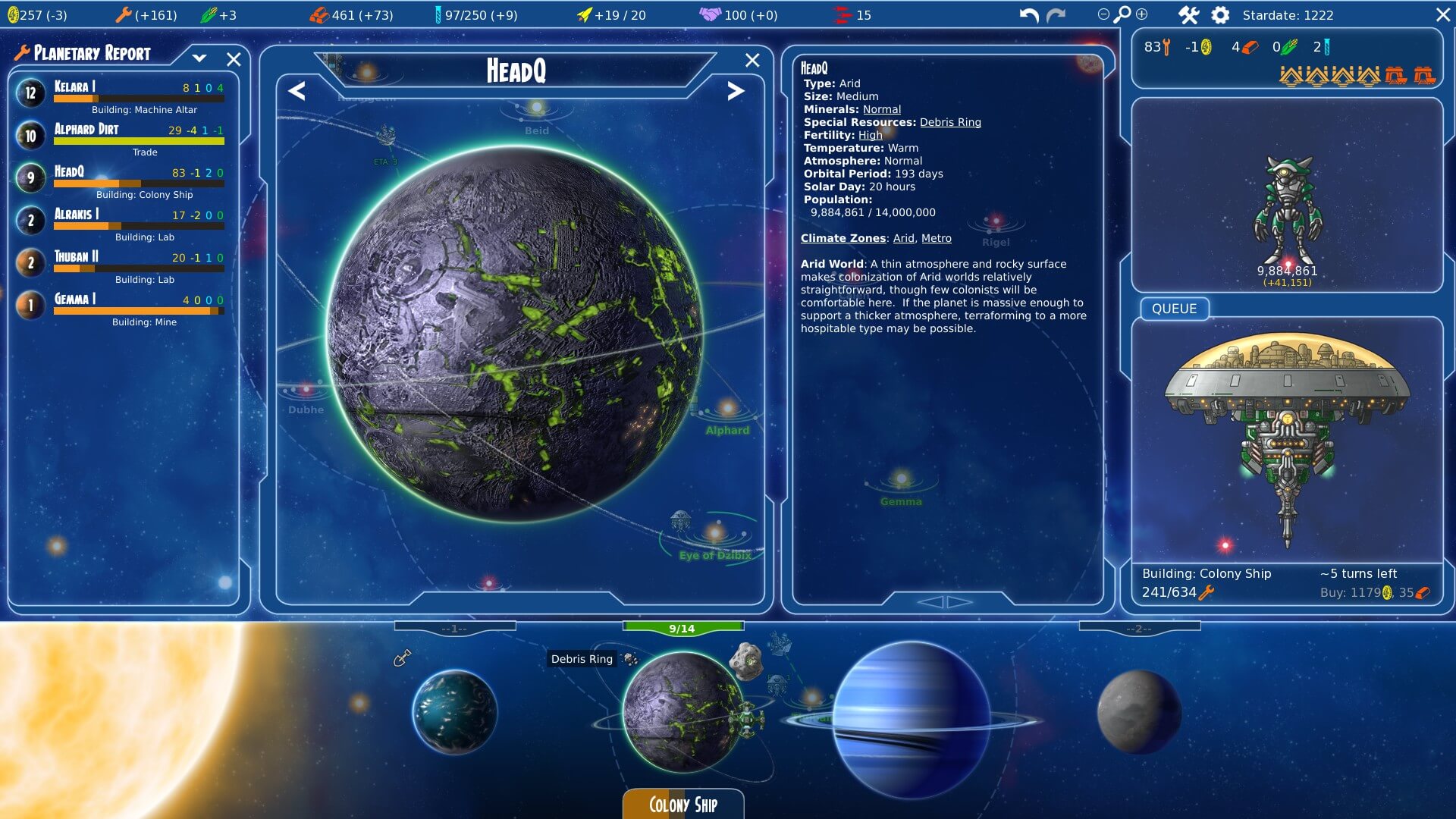Screen dimensions: 1456x819
Task: Close the HeadQ planet view
Action: [752, 60]
